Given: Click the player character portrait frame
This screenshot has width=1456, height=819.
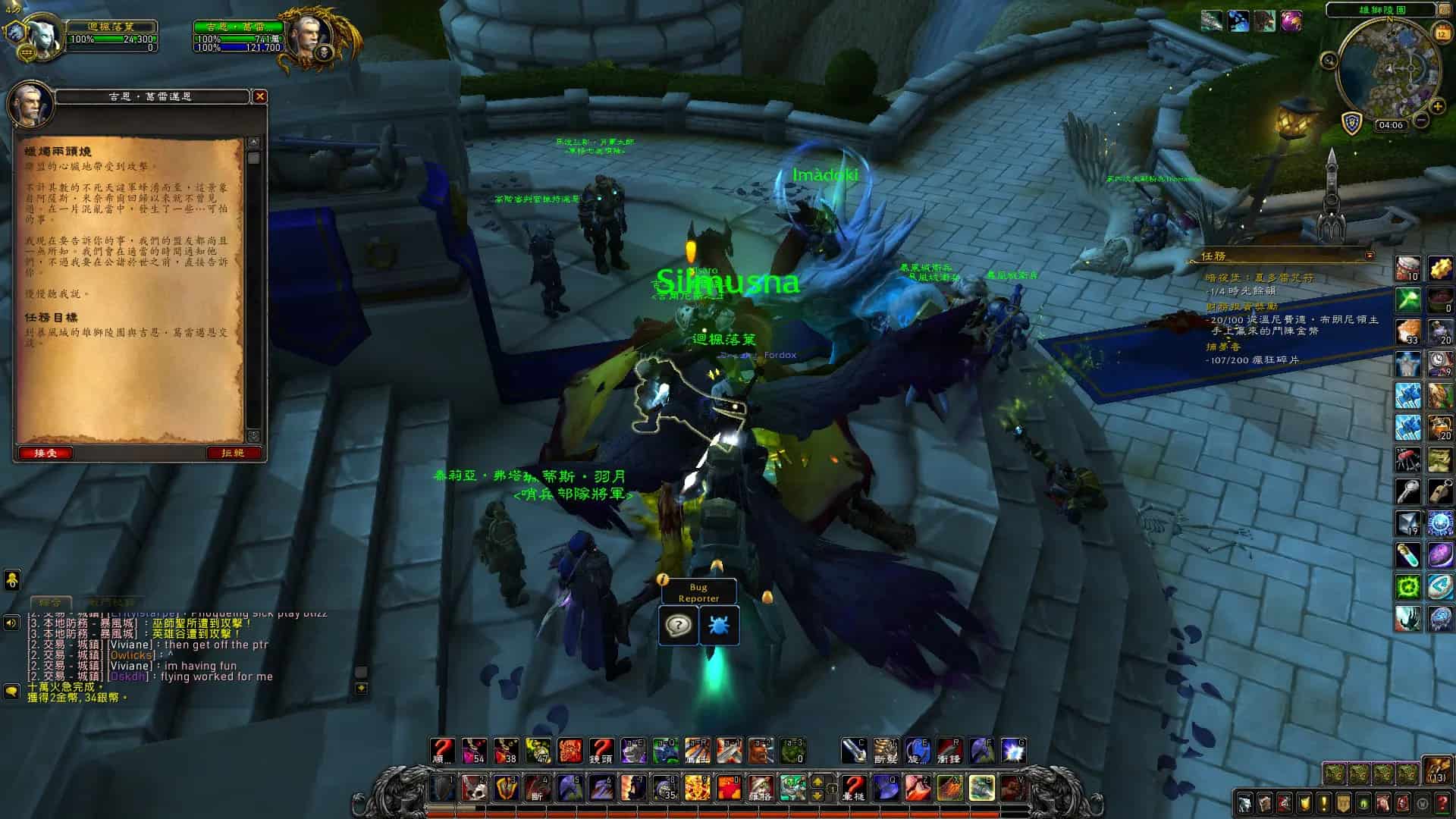Looking at the screenshot, I should point(35,35).
